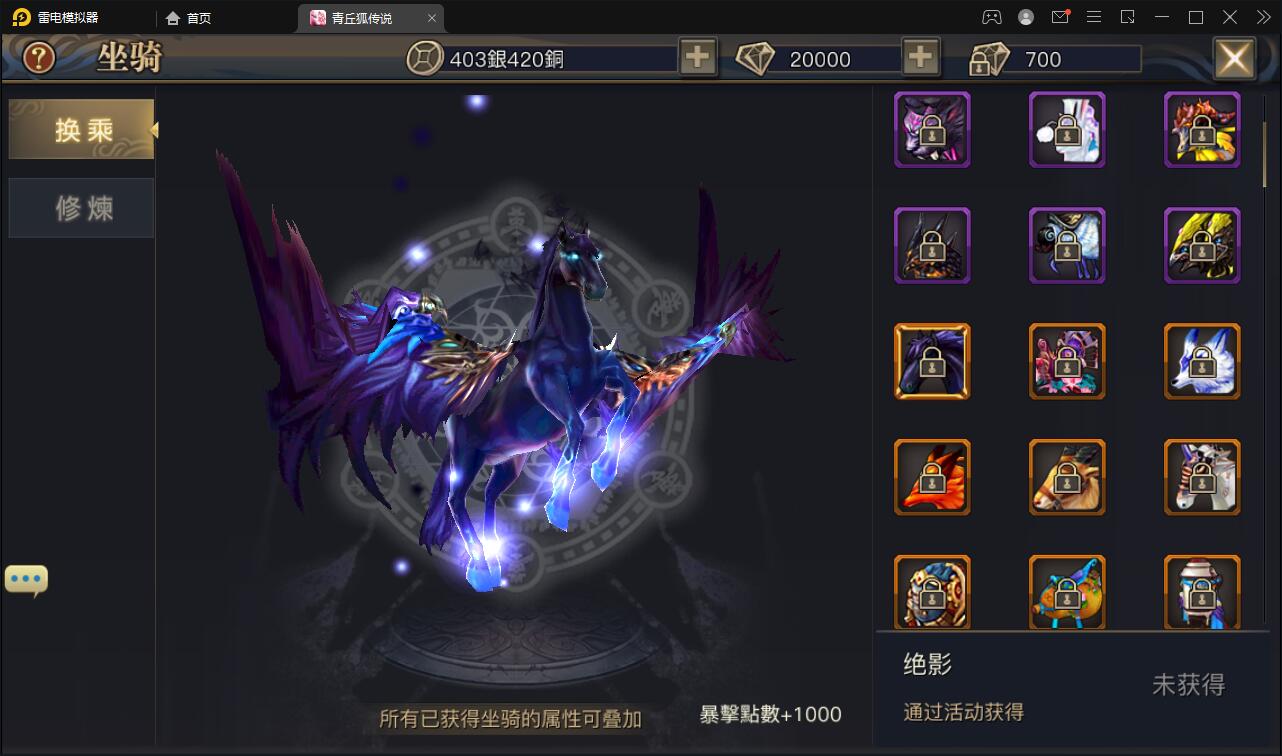Open the chat bubble icon

point(26,577)
